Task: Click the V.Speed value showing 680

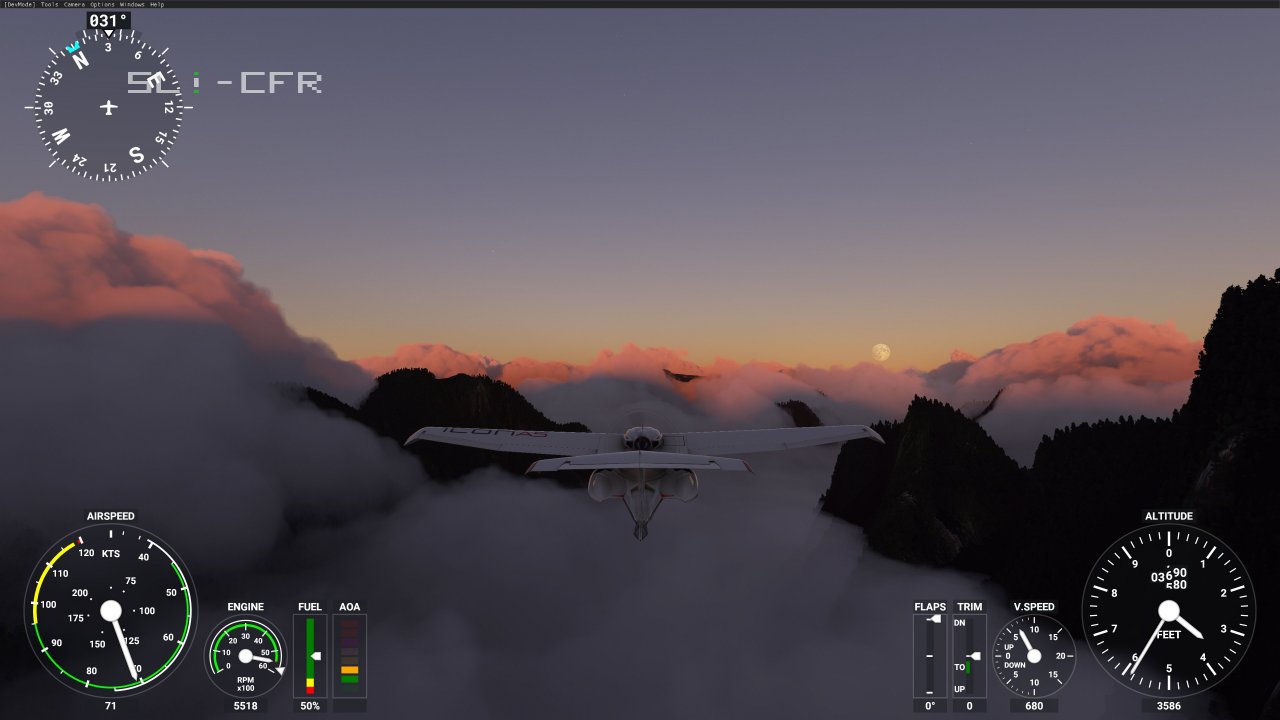Action: [x=1035, y=705]
